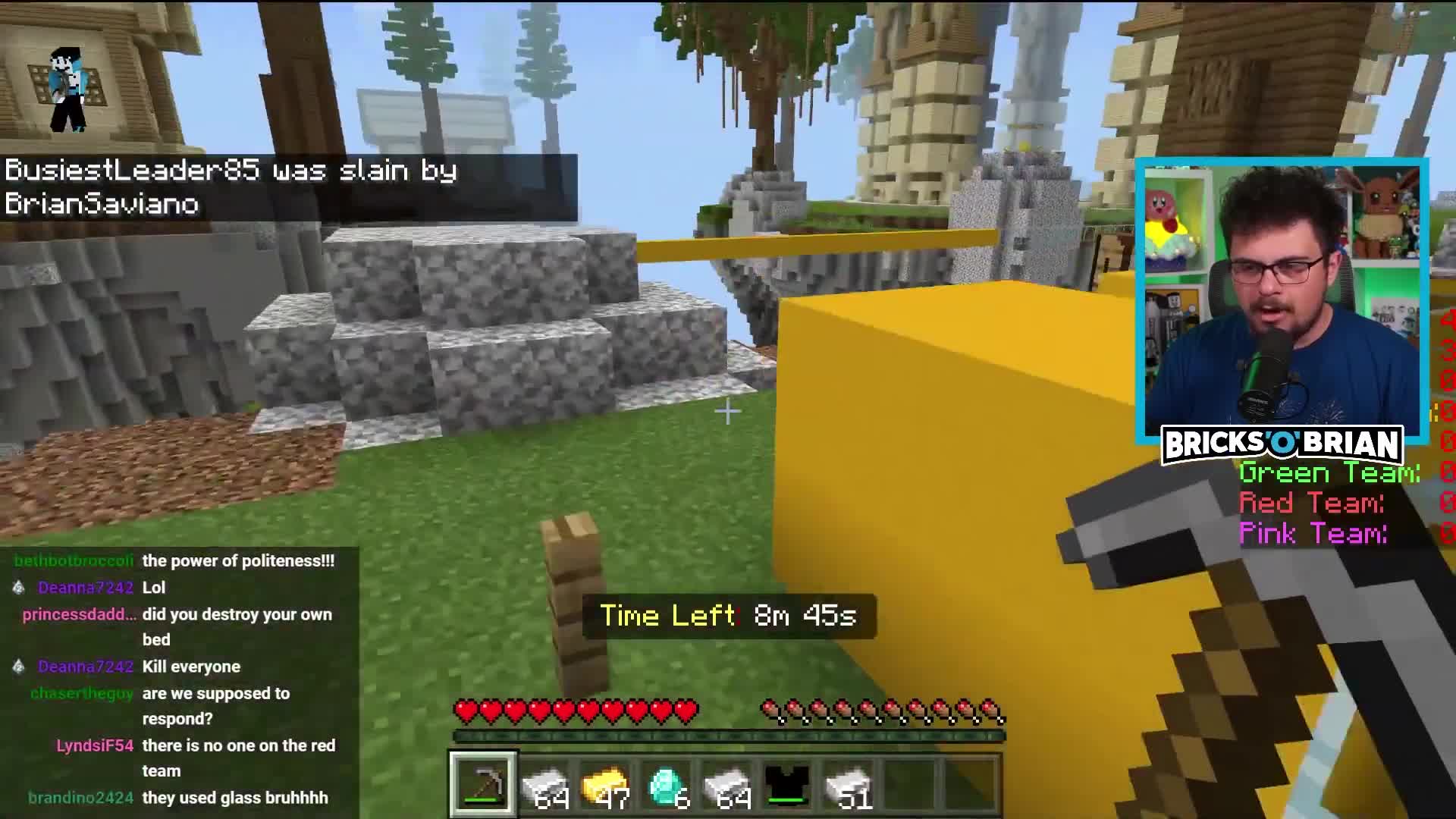Click chasertheguy's username in chat
Image resolution: width=1456 pixels, height=819 pixels.
tap(82, 693)
